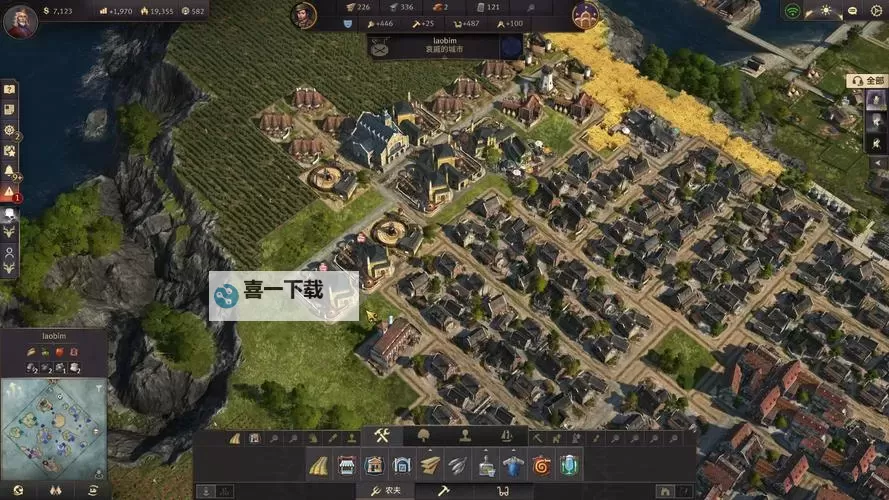889x500 pixels.
Task: Switch to the worker hammer tier tab
Action: 444,491
